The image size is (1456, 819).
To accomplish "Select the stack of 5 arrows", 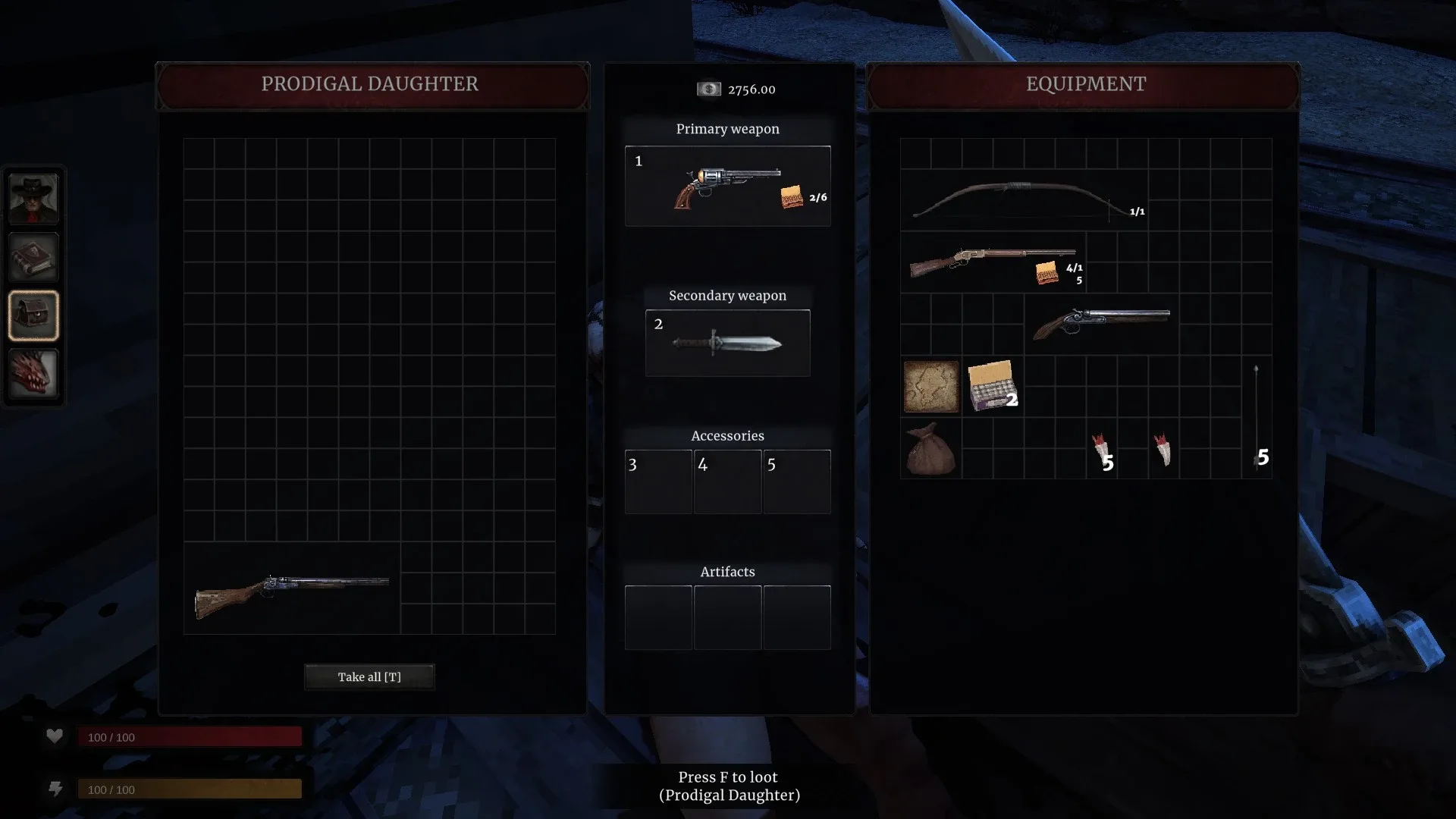I will pos(1257,417).
